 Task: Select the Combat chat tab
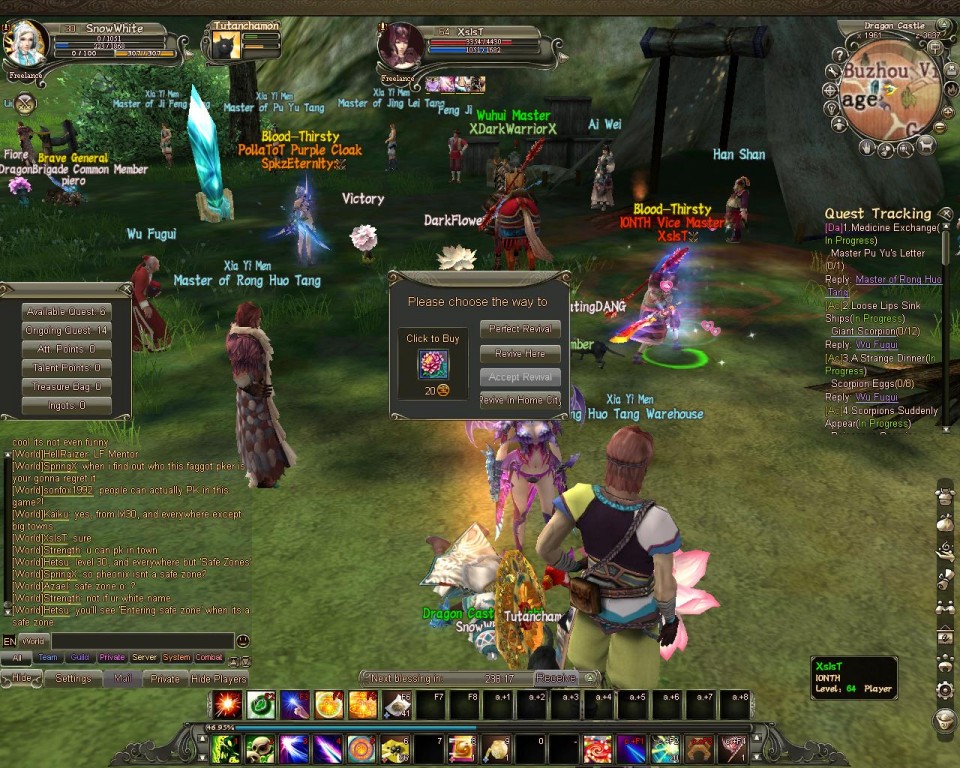pos(209,658)
